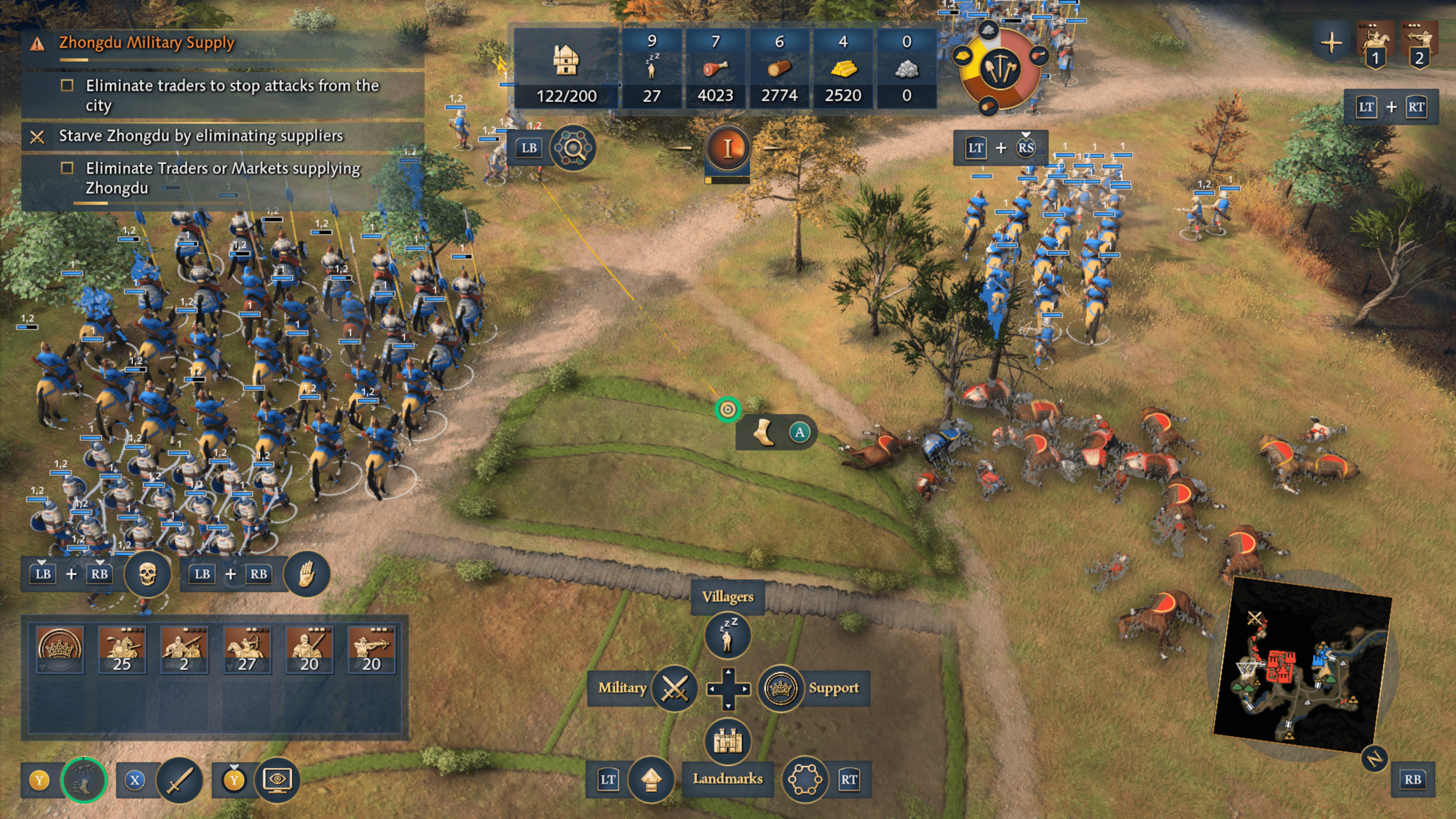Choose the 20 crossbowmen unit card
This screenshot has width=1456, height=819.
click(x=371, y=649)
